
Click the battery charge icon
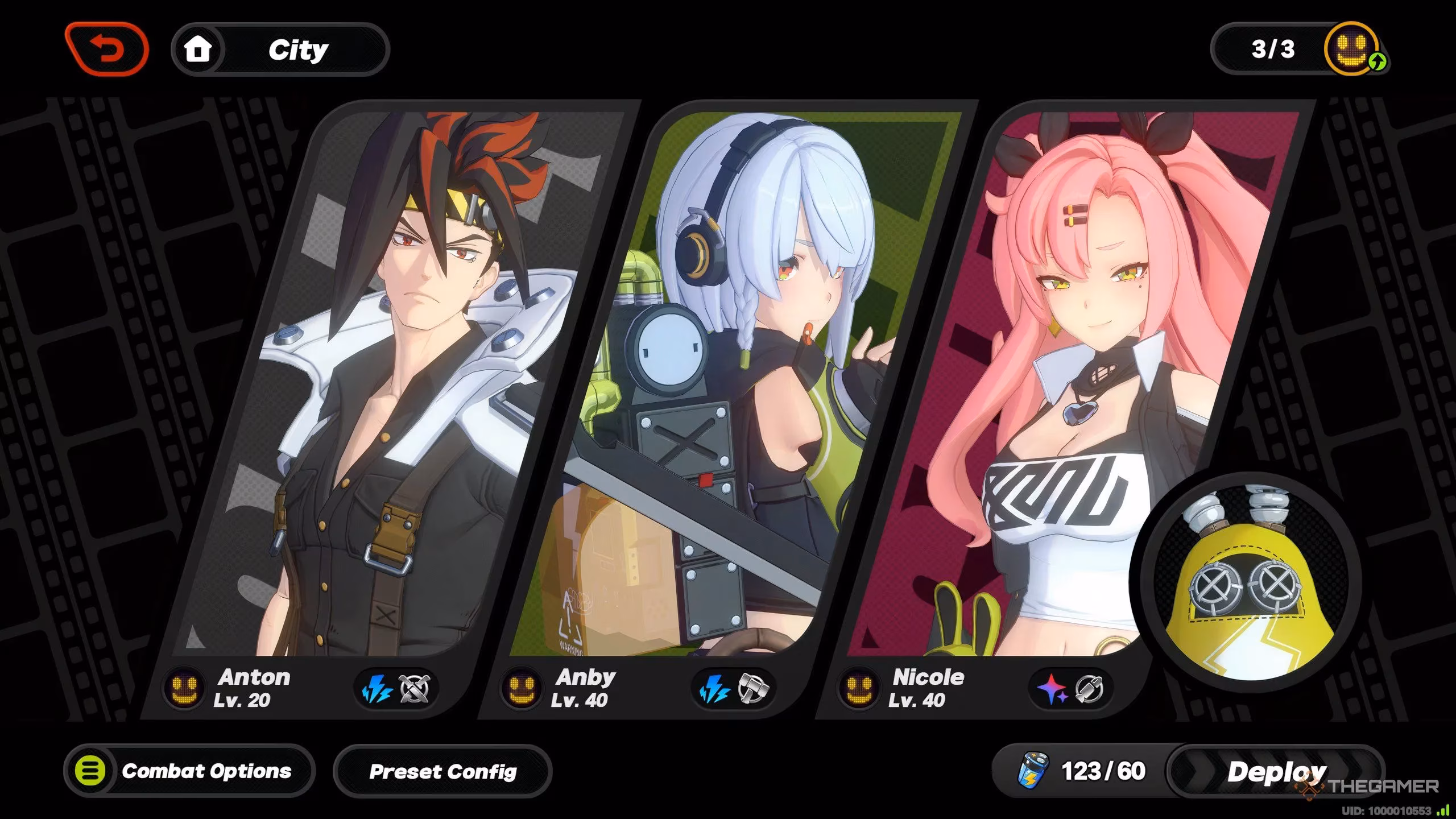(1032, 771)
